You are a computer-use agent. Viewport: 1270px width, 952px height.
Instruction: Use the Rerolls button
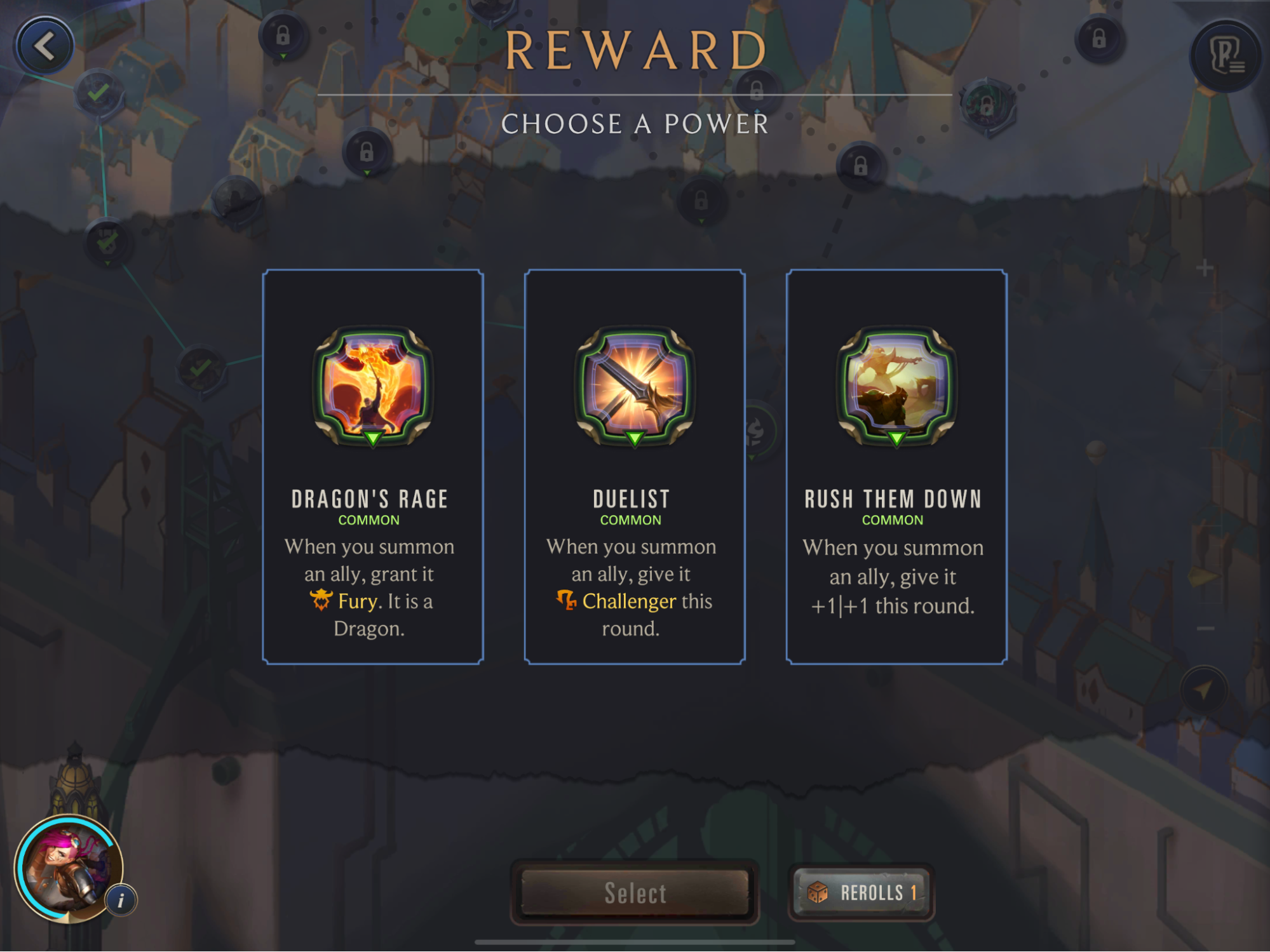[x=861, y=892]
